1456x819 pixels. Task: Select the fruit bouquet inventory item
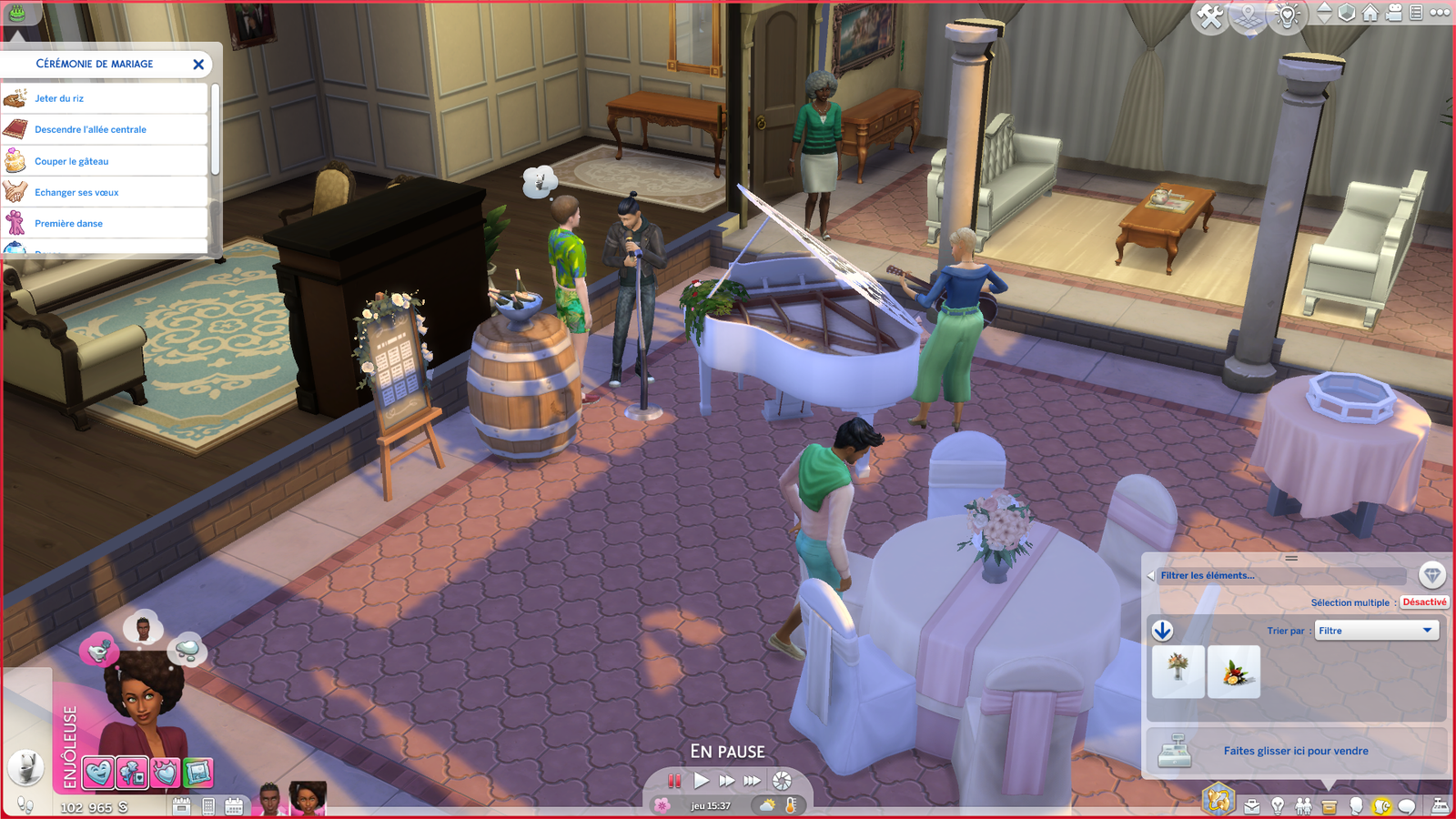[x=1234, y=672]
